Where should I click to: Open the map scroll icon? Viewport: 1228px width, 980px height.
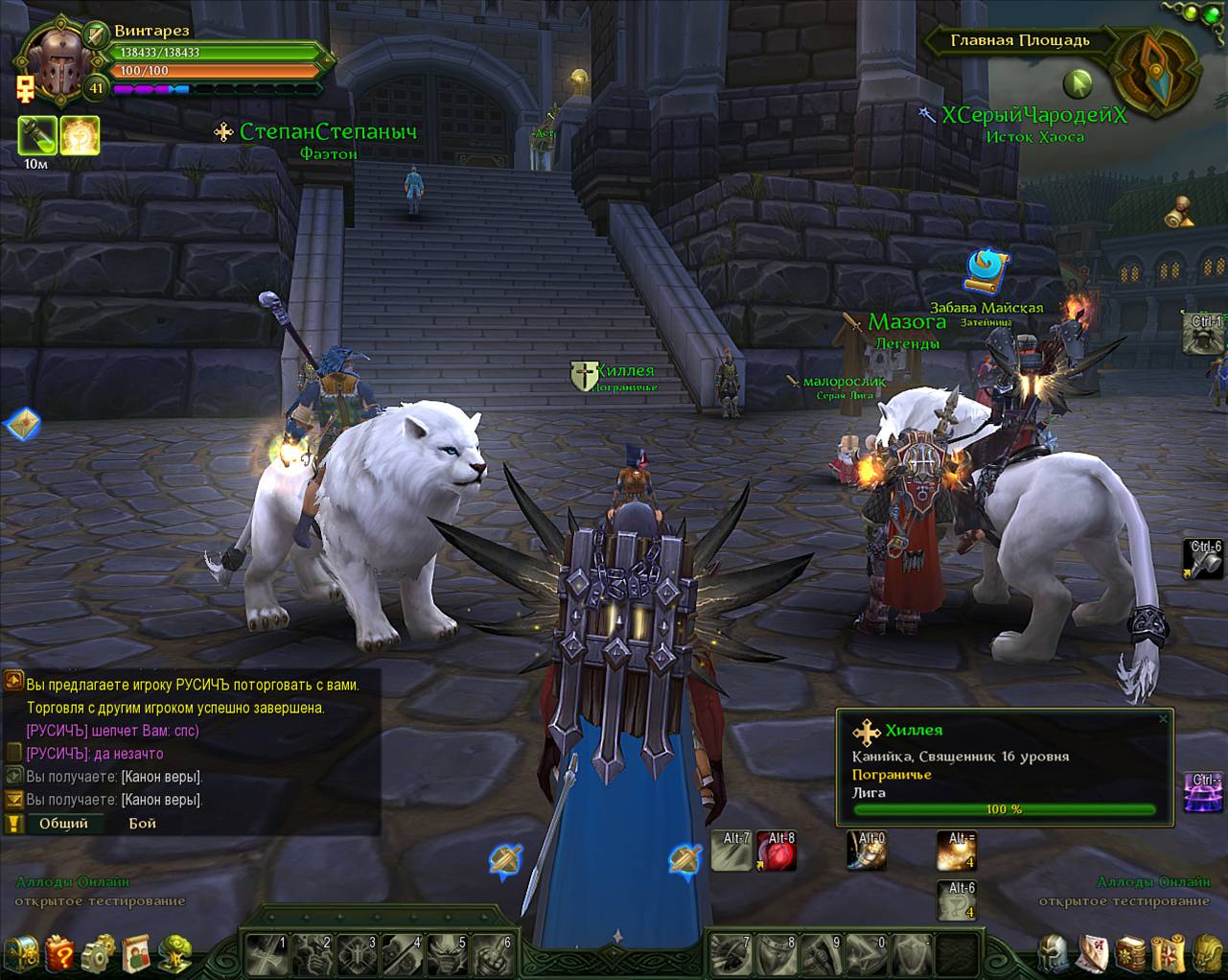[x=1169, y=953]
